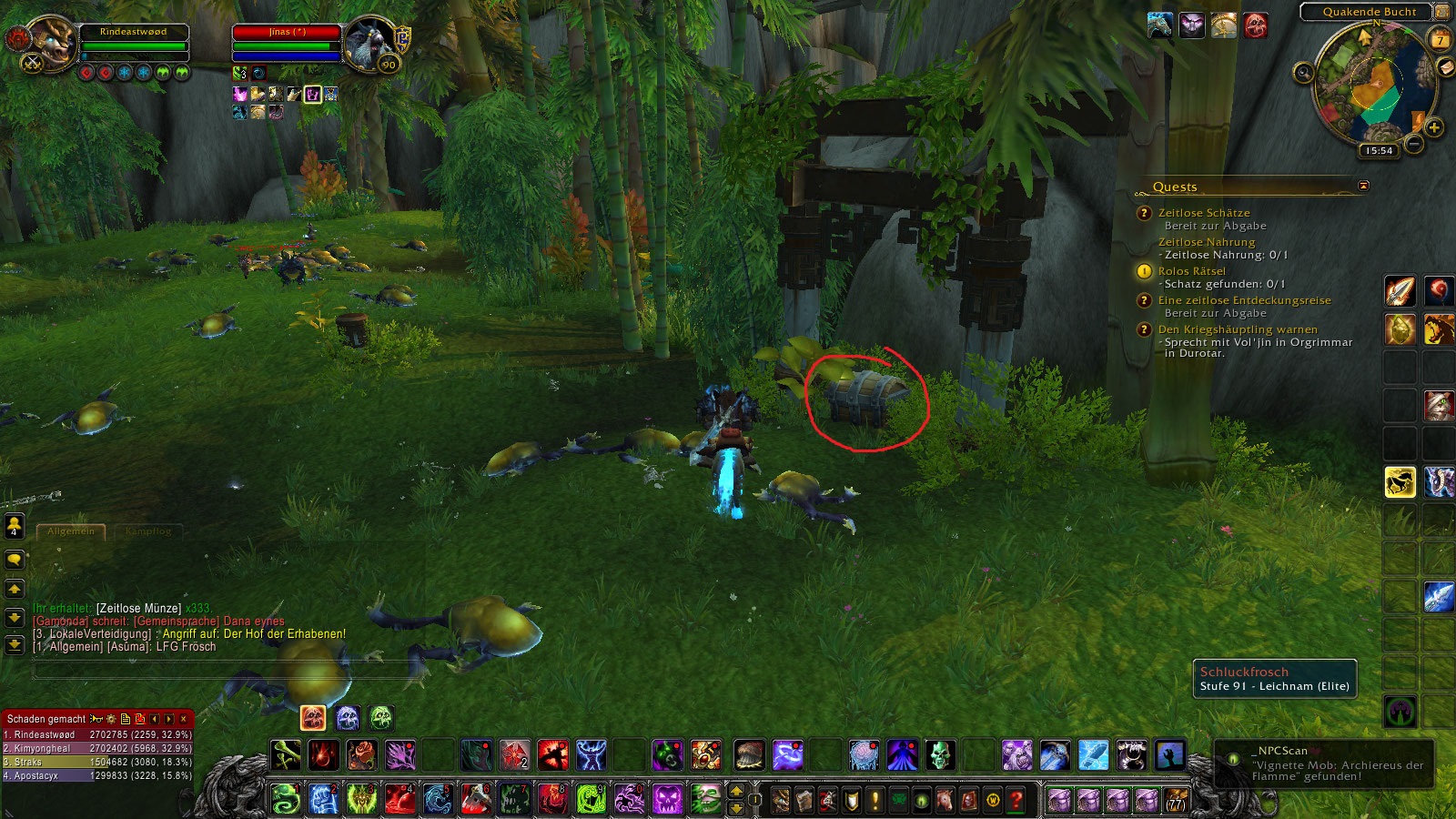Open the red question mark help button
Image resolution: width=1456 pixels, height=819 pixels.
click(x=1016, y=801)
